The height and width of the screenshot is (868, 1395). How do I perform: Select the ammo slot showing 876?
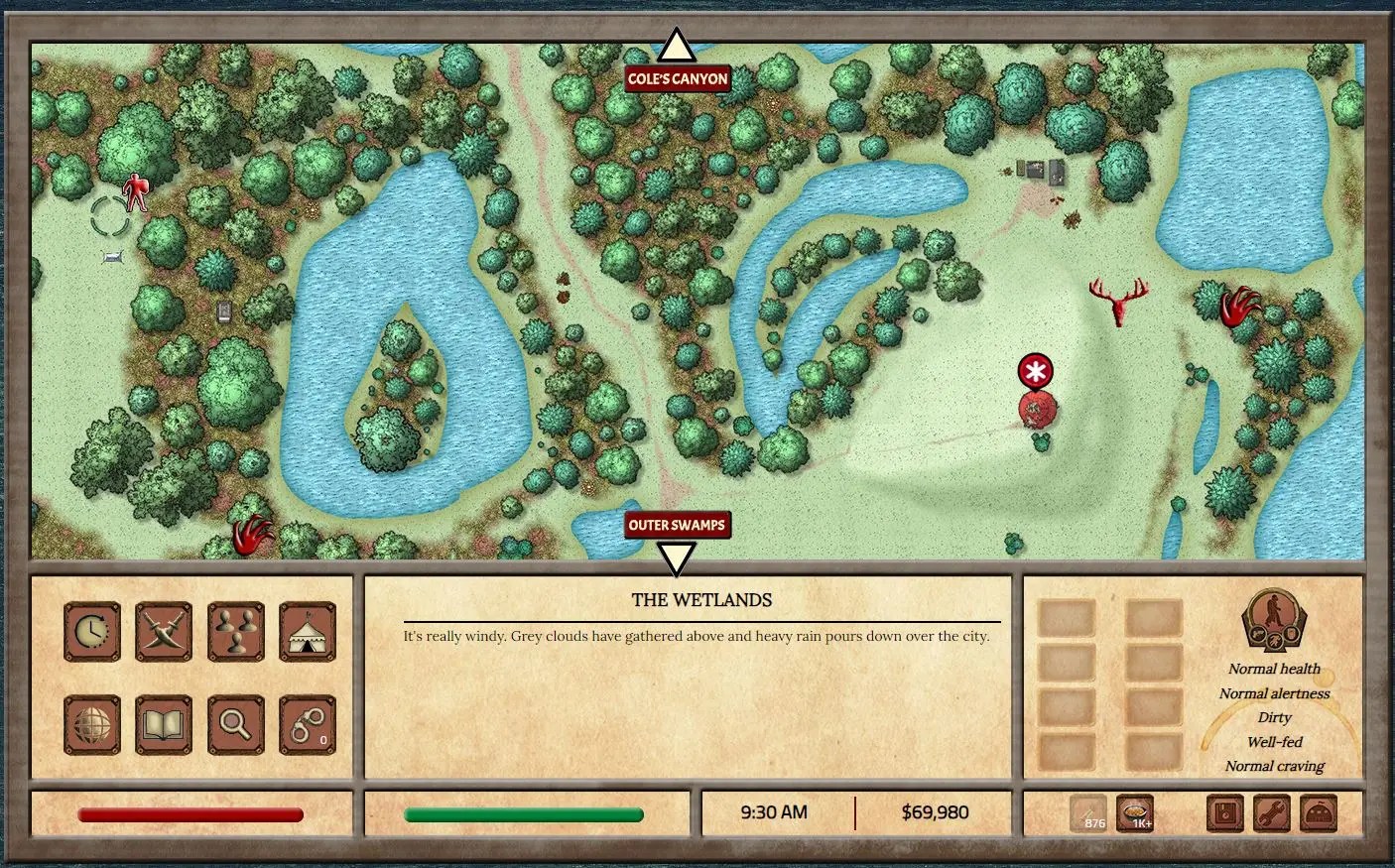point(1089,813)
